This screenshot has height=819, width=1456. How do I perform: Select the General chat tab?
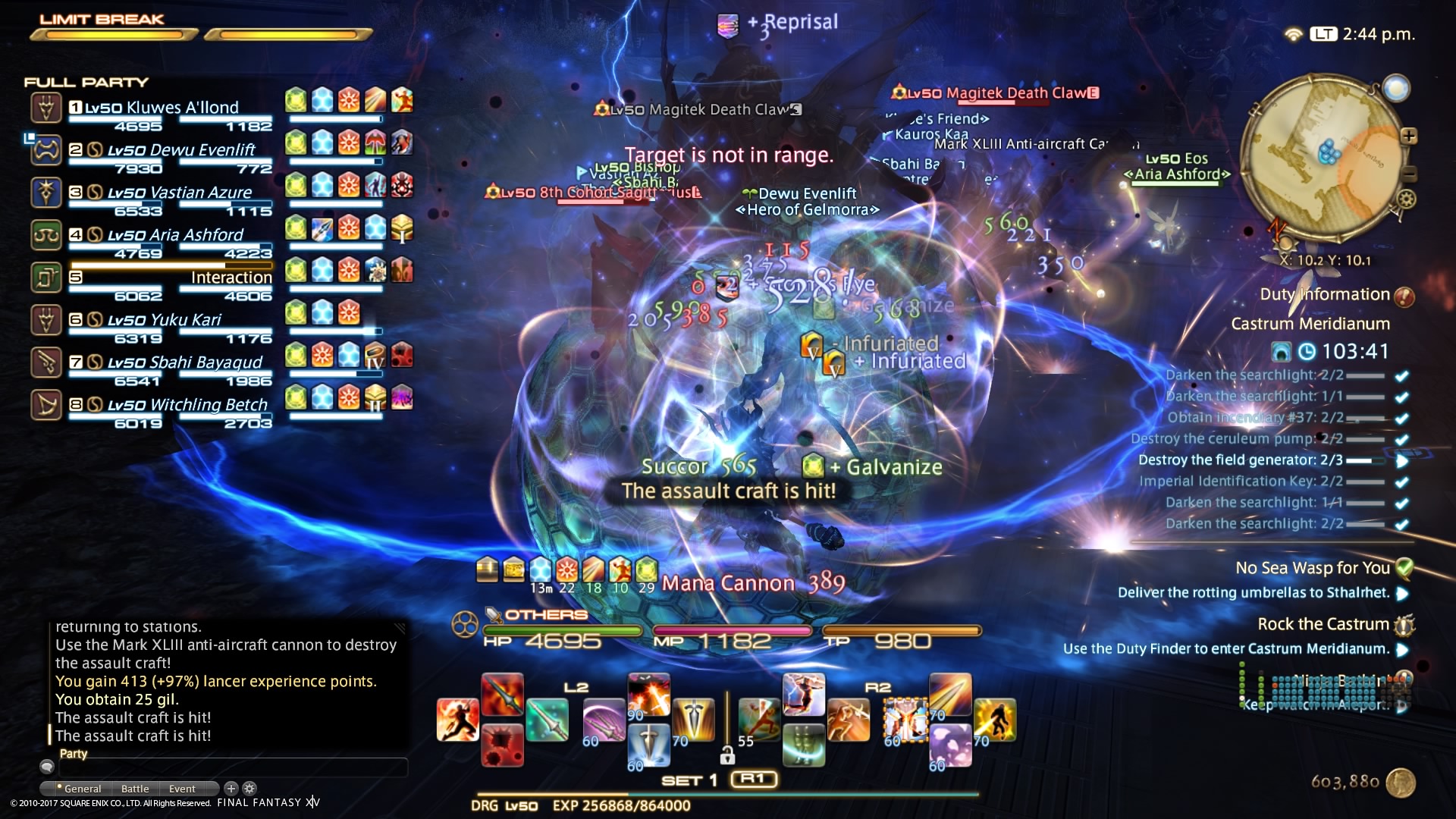tap(82, 789)
